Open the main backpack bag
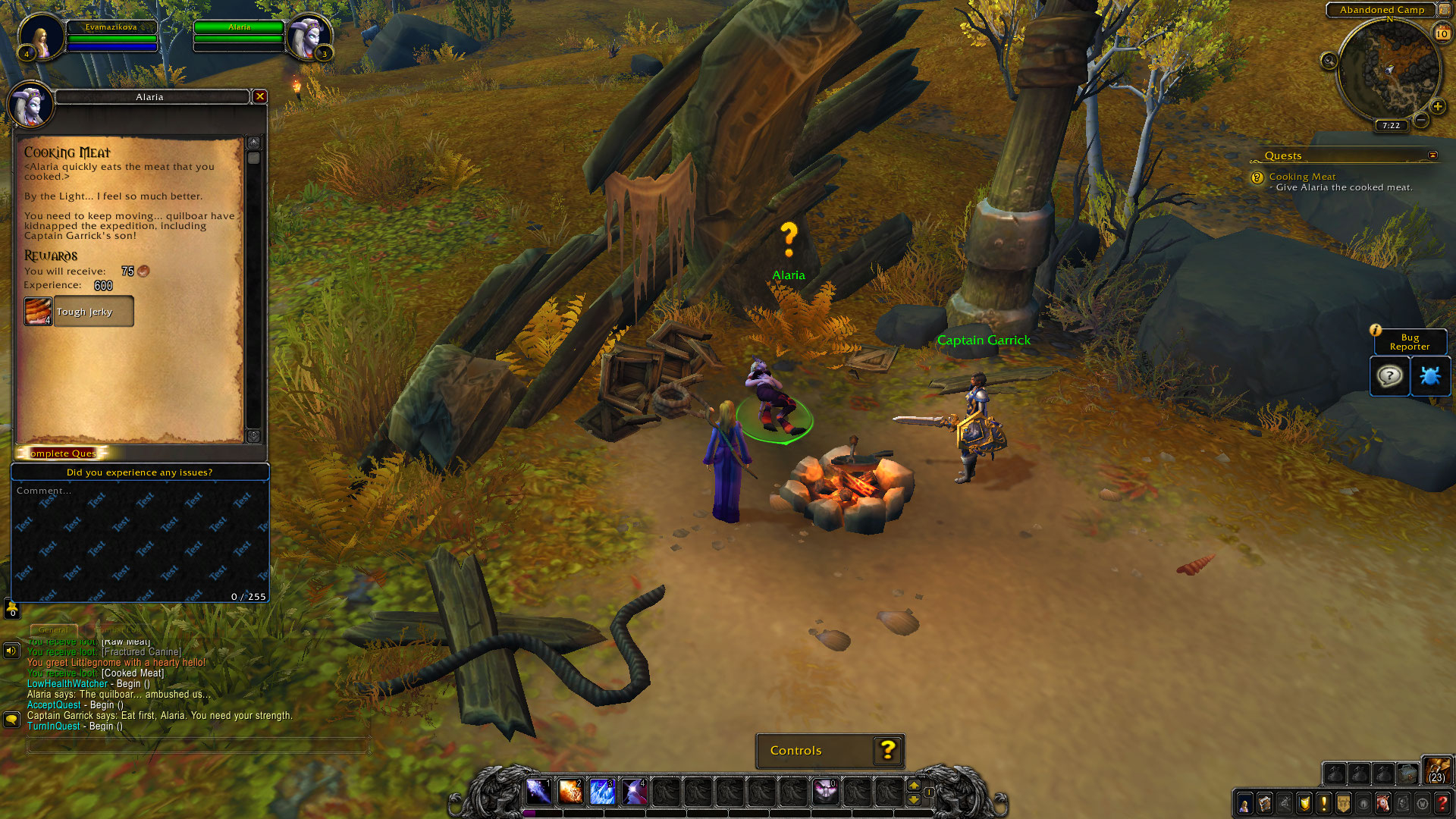 (x=1437, y=770)
